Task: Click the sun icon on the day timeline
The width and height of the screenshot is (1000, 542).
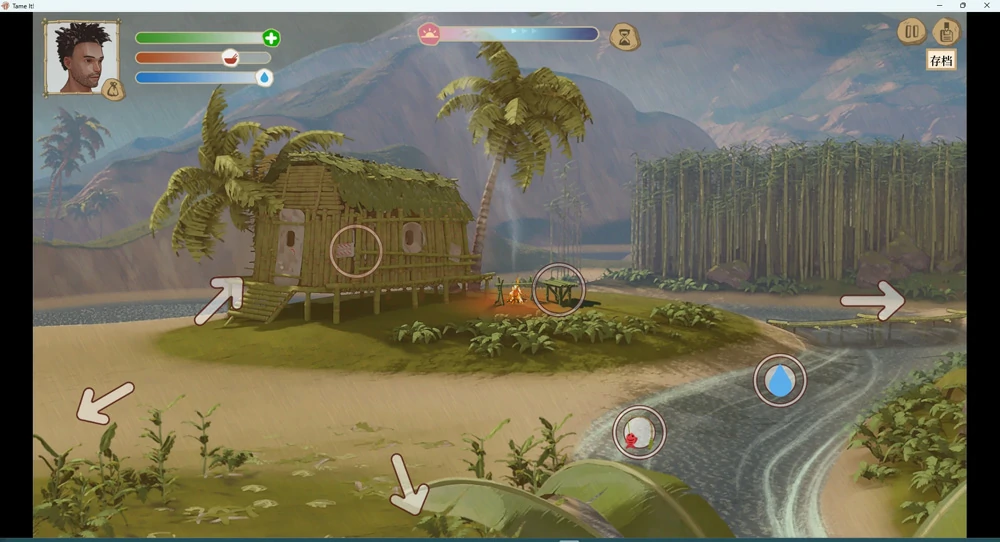Action: (429, 34)
